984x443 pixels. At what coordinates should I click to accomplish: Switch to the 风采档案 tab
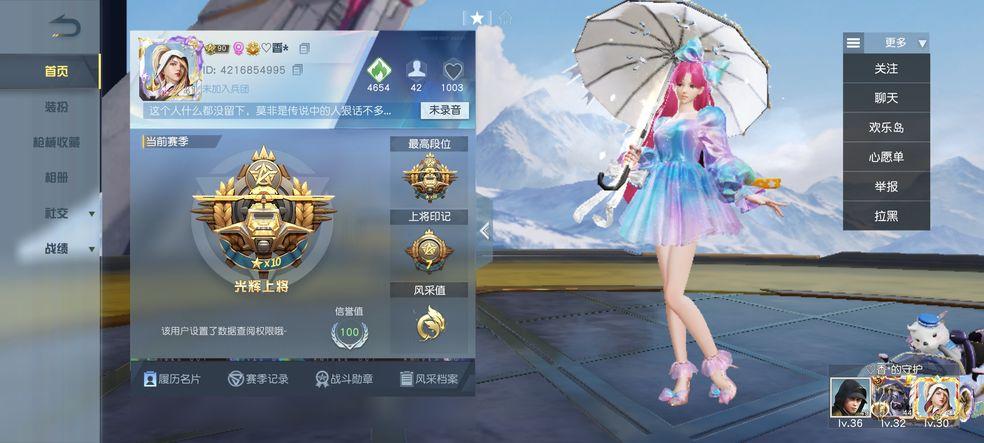pyautogui.click(x=429, y=379)
